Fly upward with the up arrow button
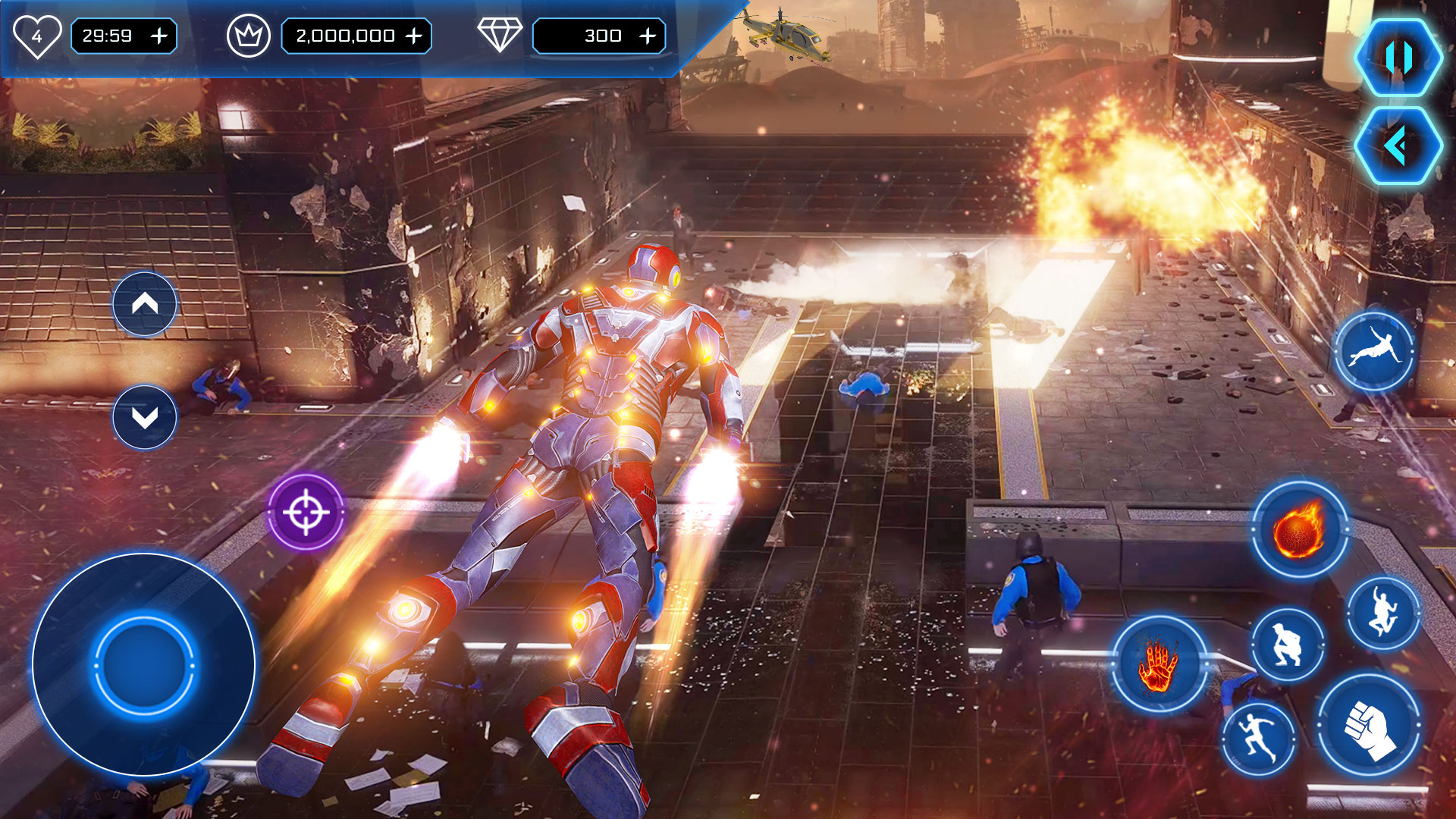This screenshot has height=819, width=1456. click(145, 304)
